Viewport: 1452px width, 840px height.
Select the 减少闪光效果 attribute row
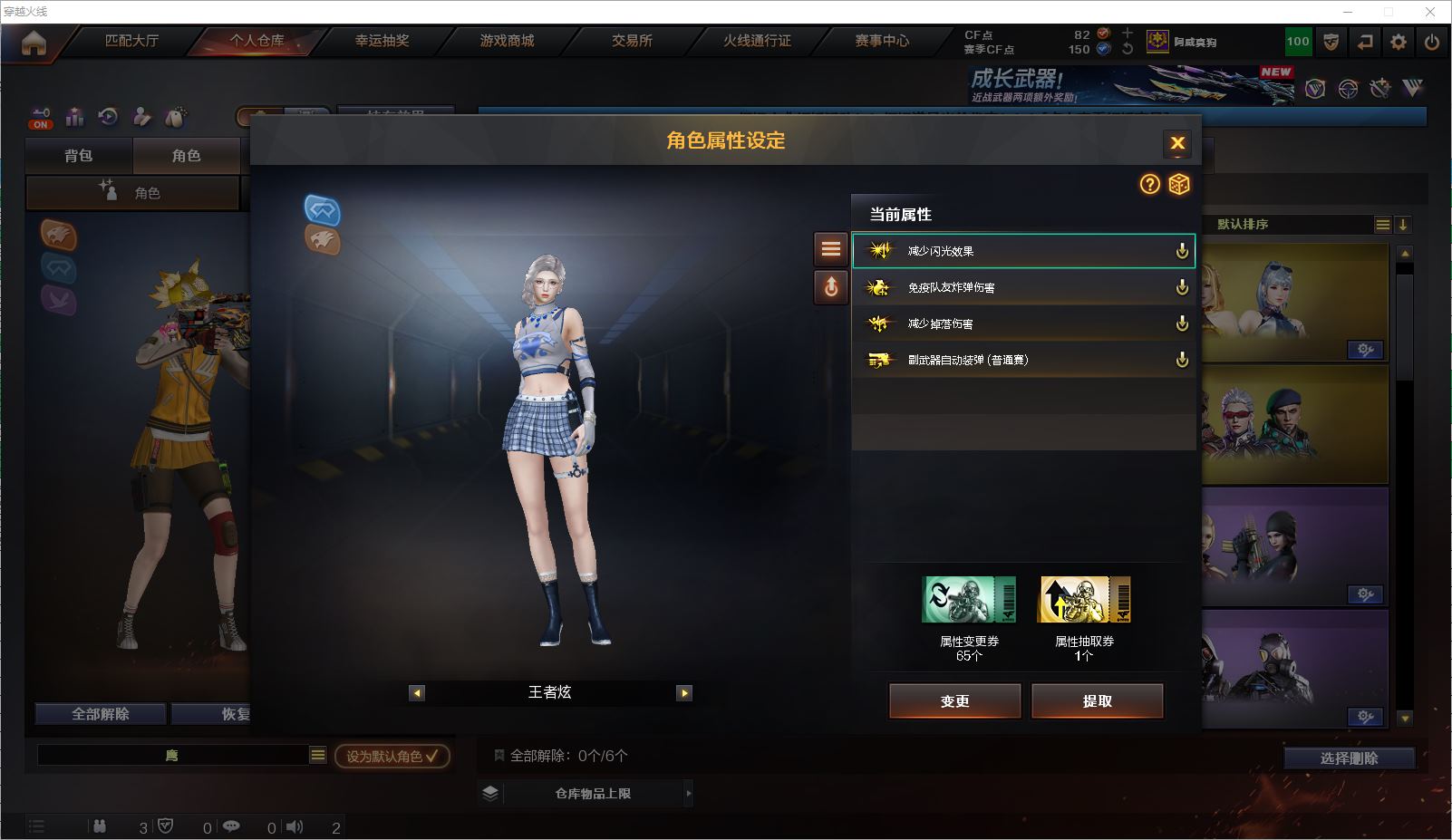[x=1022, y=251]
